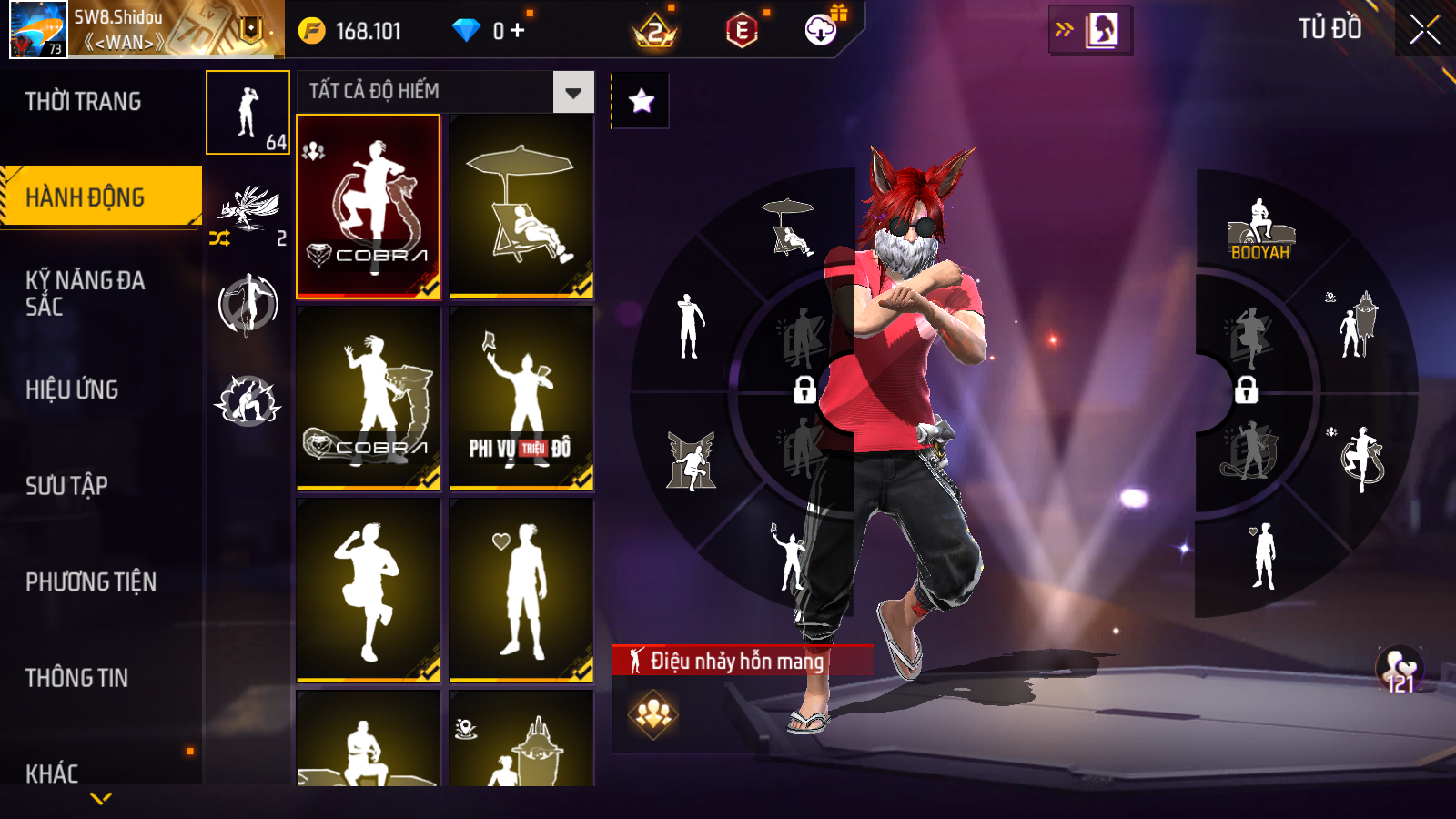Viewport: 1456px width, 819px height.
Task: Expand the Tất Cả Độ Hiếm dropdown
Action: coord(573,92)
